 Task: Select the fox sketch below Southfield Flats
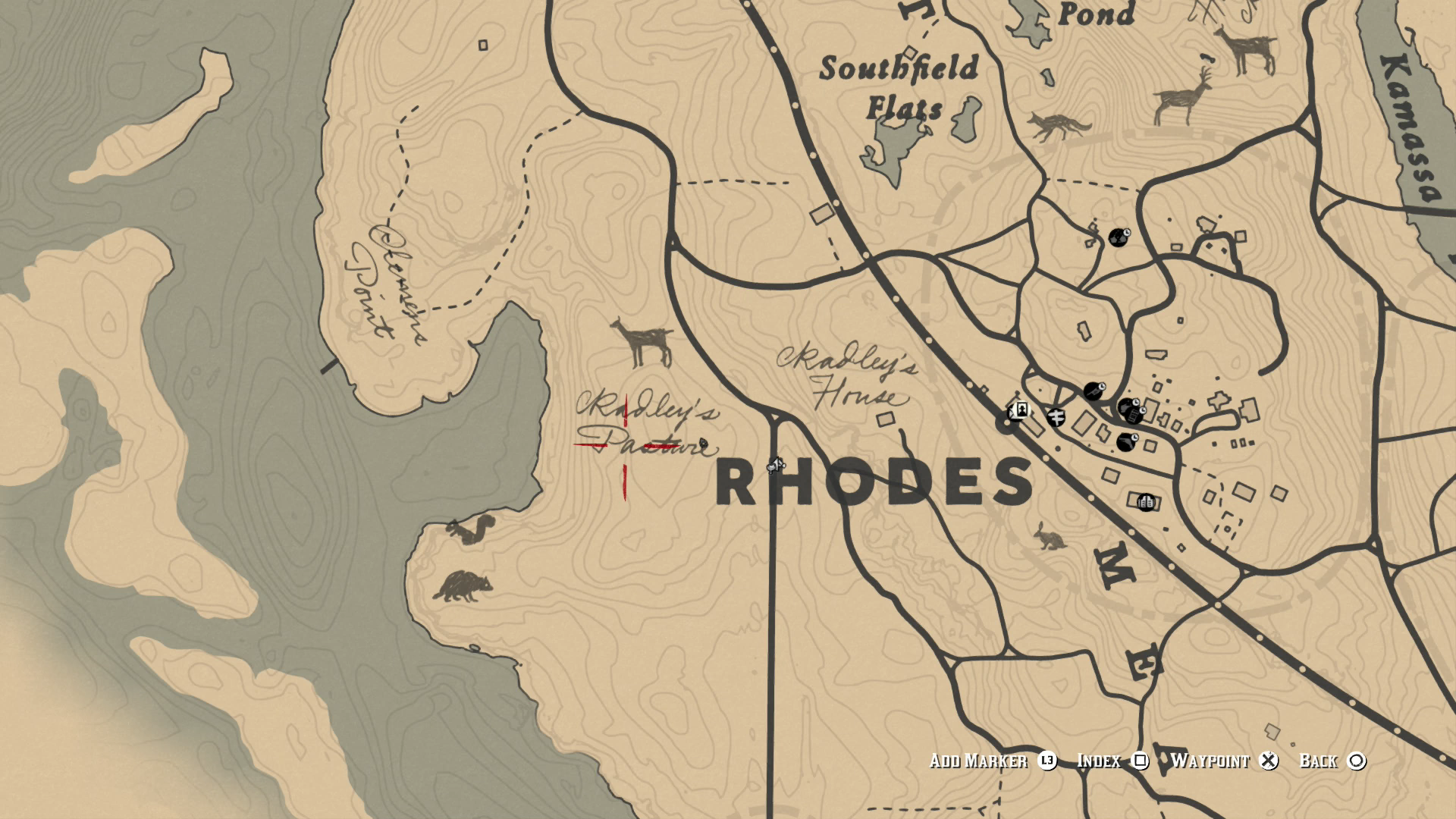(1056, 125)
